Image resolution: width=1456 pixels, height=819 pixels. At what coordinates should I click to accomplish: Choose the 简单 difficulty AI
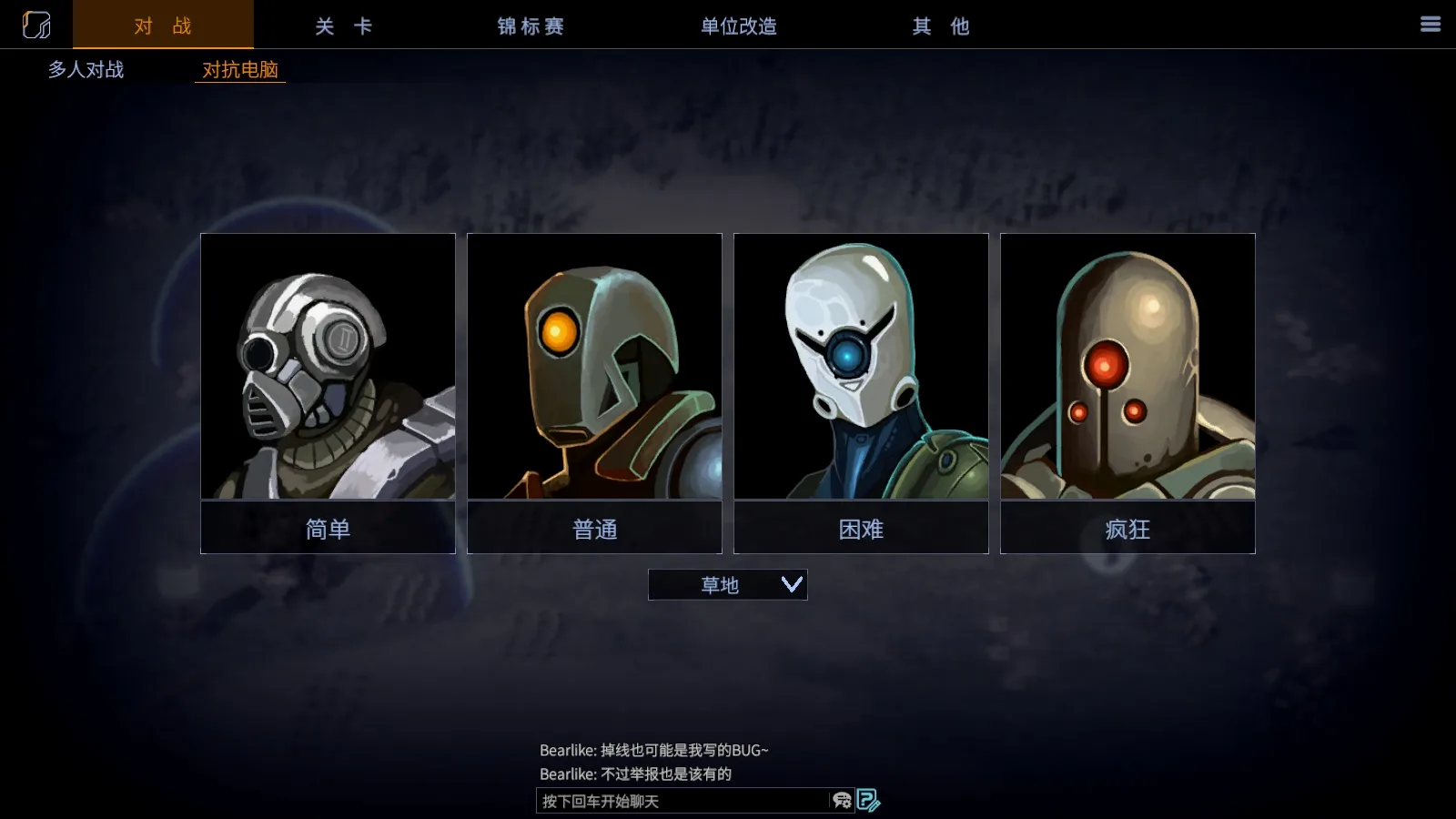[x=328, y=393]
